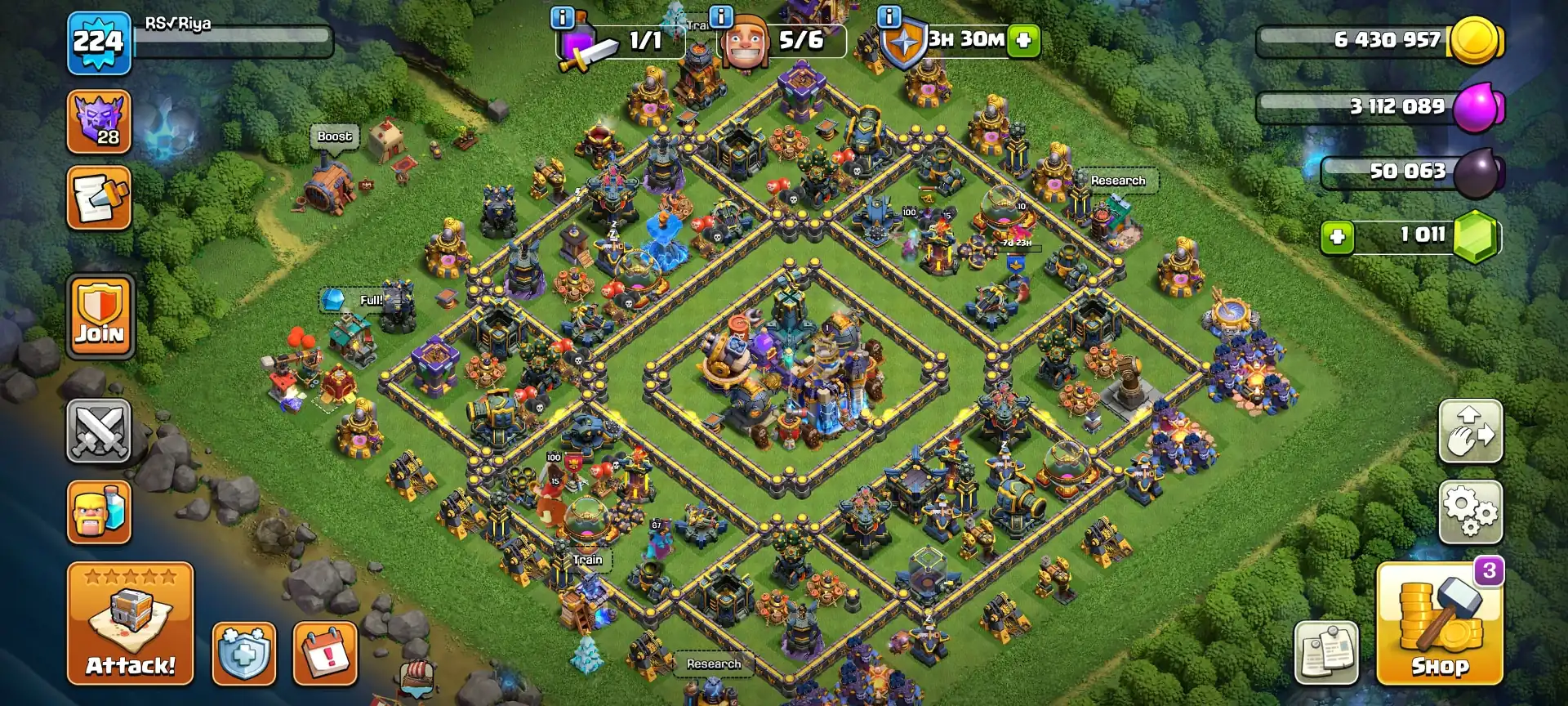Open friendly challenge crossed swords icon
The height and width of the screenshot is (706, 1568).
point(98,431)
